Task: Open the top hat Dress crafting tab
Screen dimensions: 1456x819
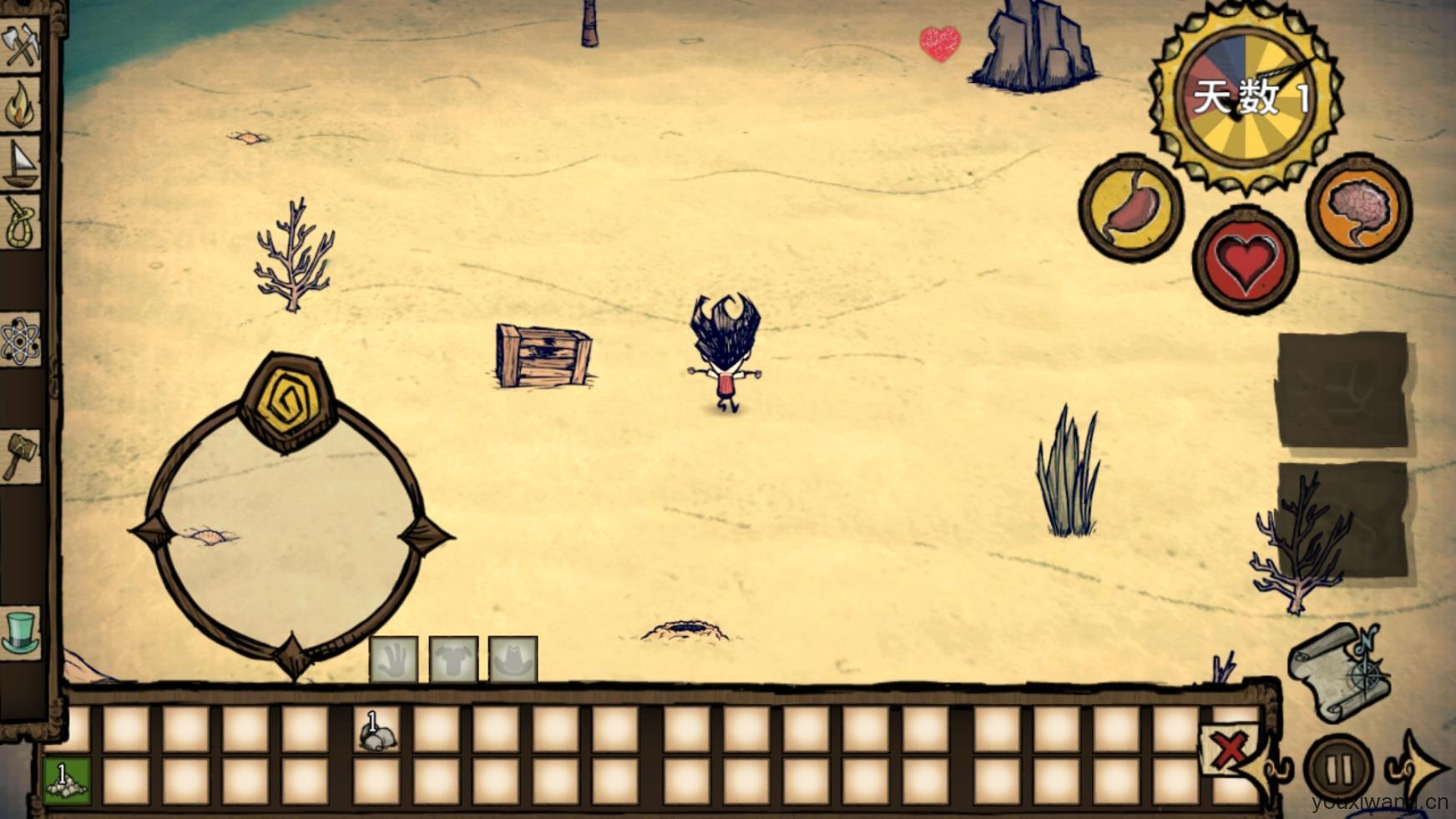Action: [21, 633]
